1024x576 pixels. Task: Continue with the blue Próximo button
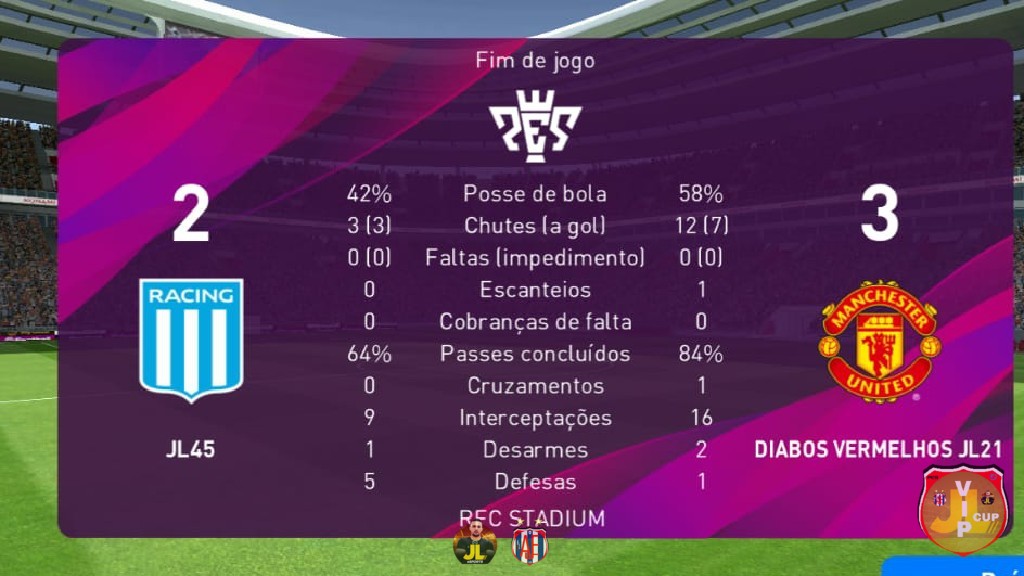pos(958,567)
